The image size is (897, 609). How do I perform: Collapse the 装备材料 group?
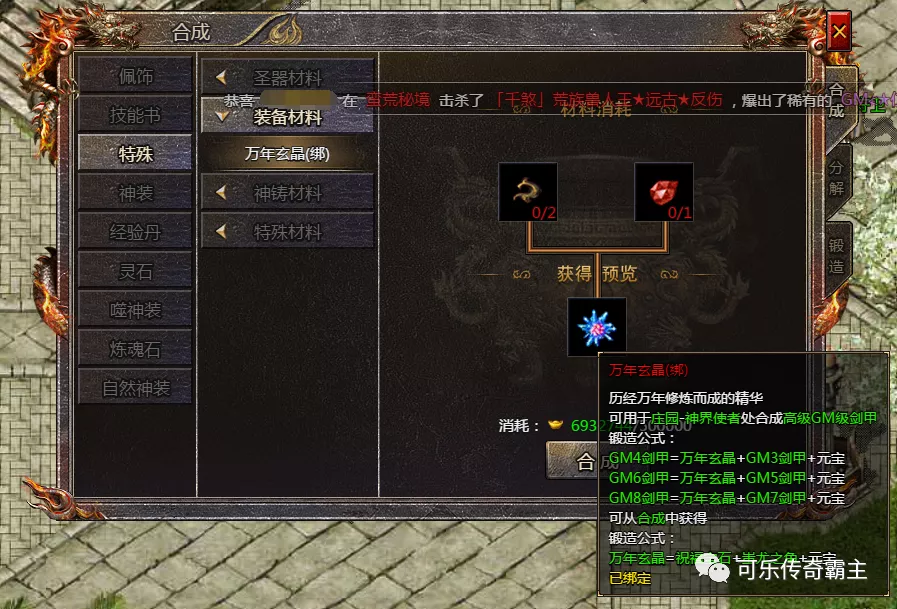point(287,116)
